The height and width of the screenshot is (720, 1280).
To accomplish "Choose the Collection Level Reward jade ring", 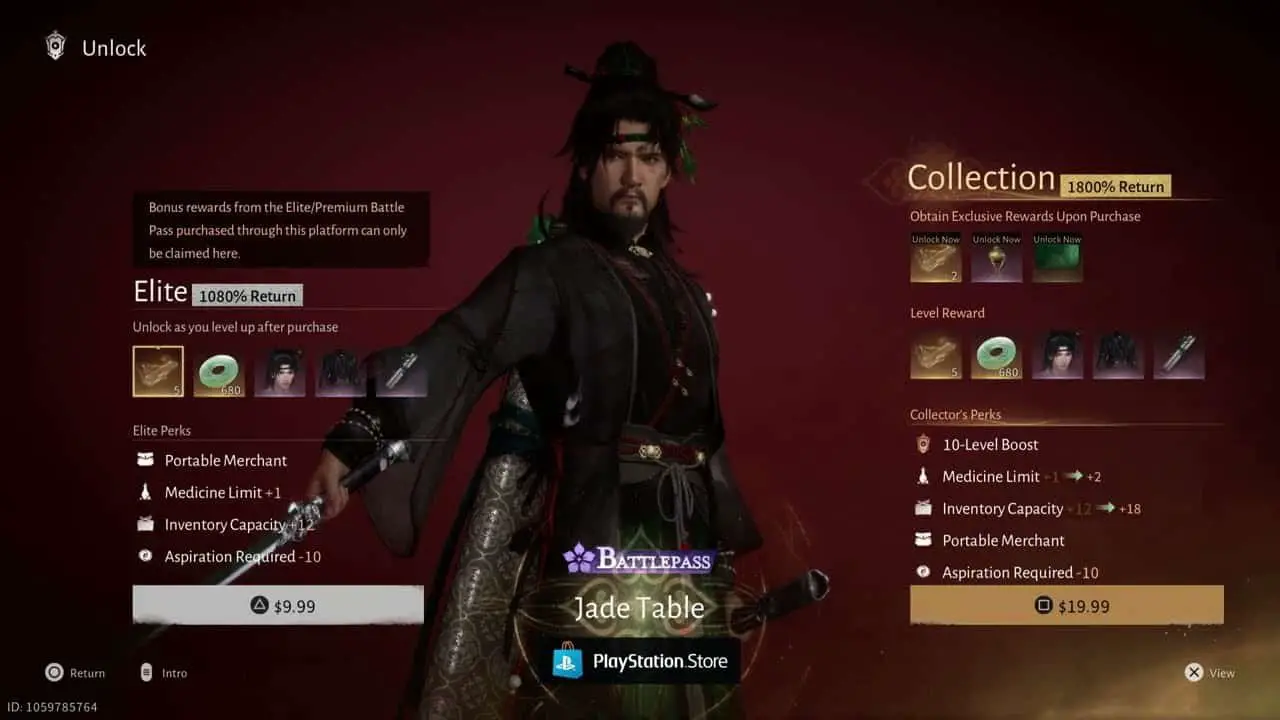I will tap(996, 355).
